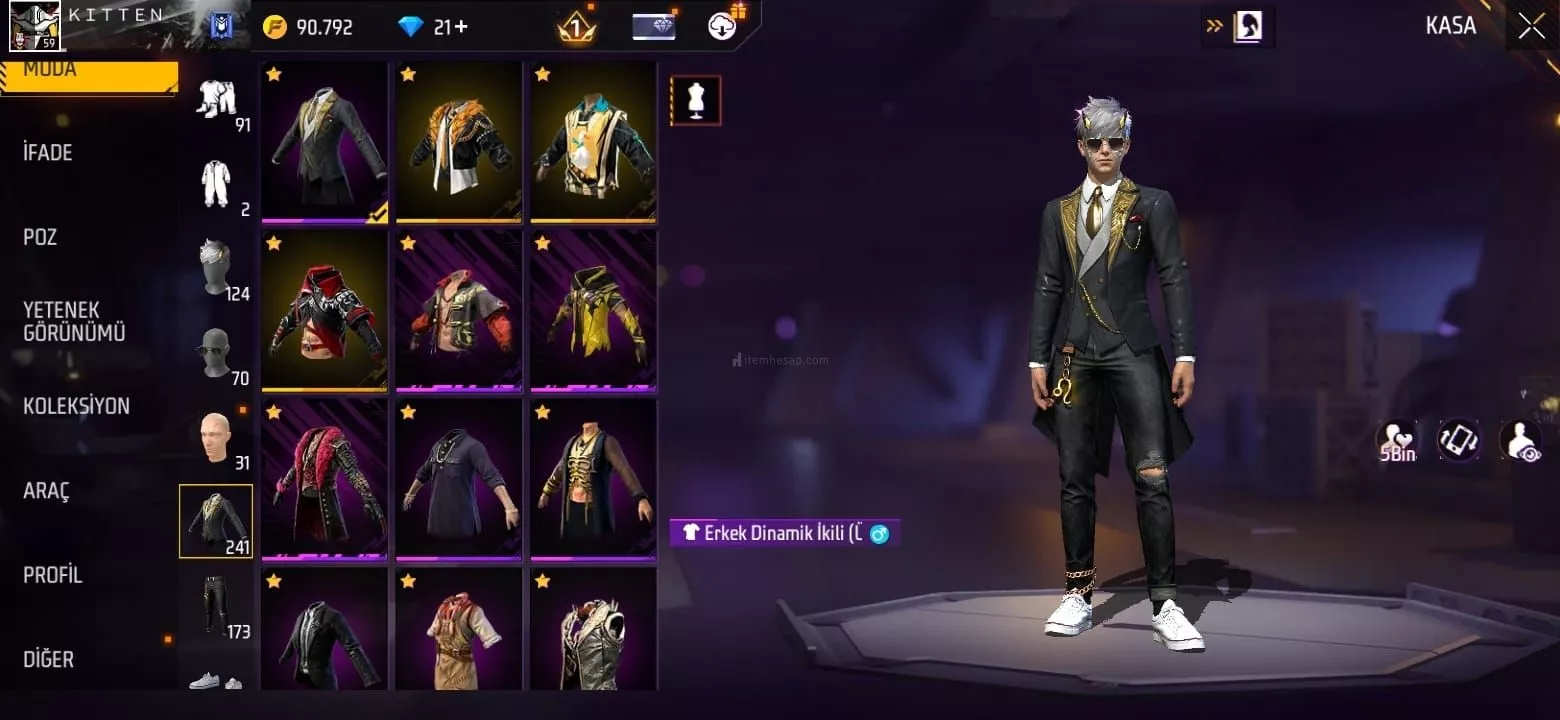The height and width of the screenshot is (720, 1560).
Task: Close the Kasa vault screen
Action: pyautogui.click(x=1531, y=27)
